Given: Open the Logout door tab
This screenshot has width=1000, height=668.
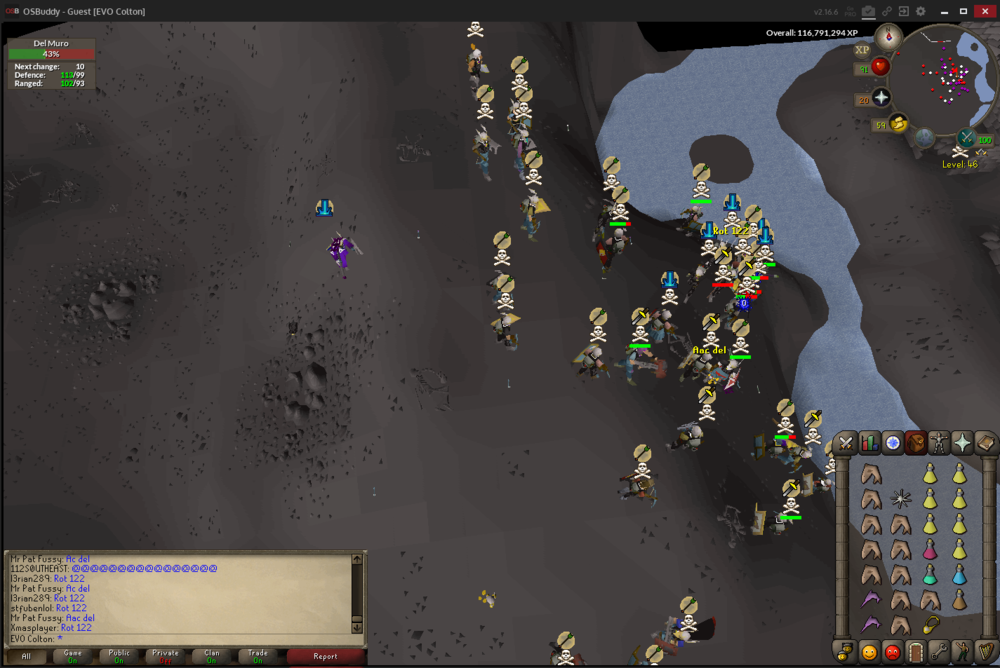Looking at the screenshot, I should [915, 652].
